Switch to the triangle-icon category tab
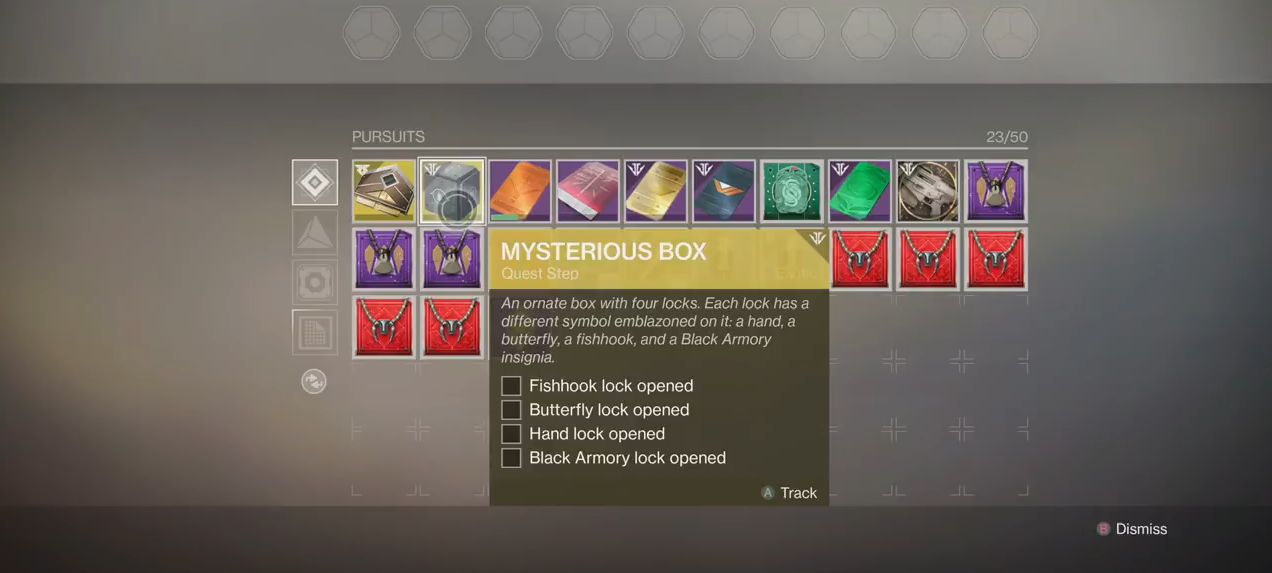 pos(315,232)
